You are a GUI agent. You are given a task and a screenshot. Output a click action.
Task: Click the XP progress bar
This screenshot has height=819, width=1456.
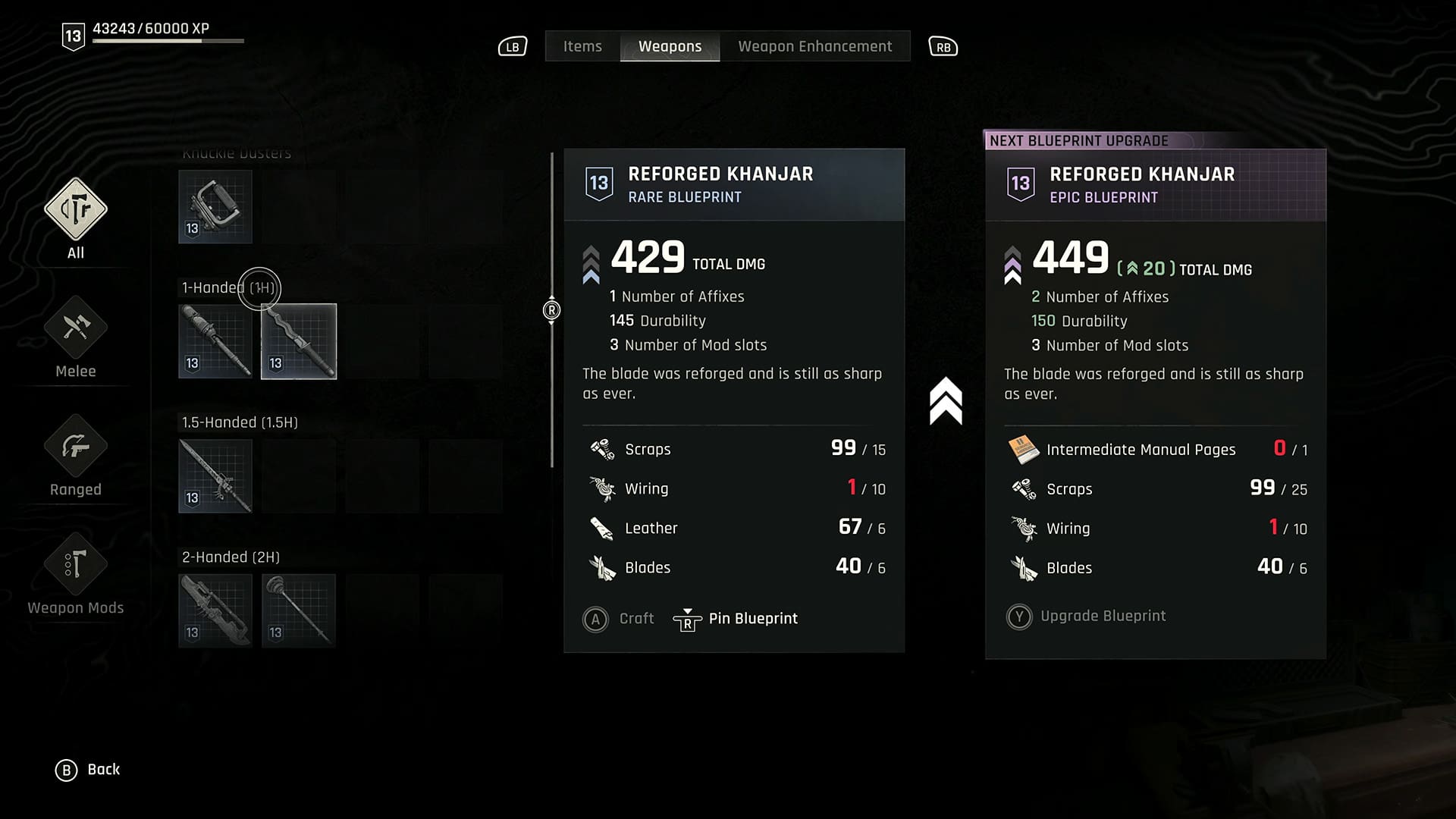click(167, 40)
